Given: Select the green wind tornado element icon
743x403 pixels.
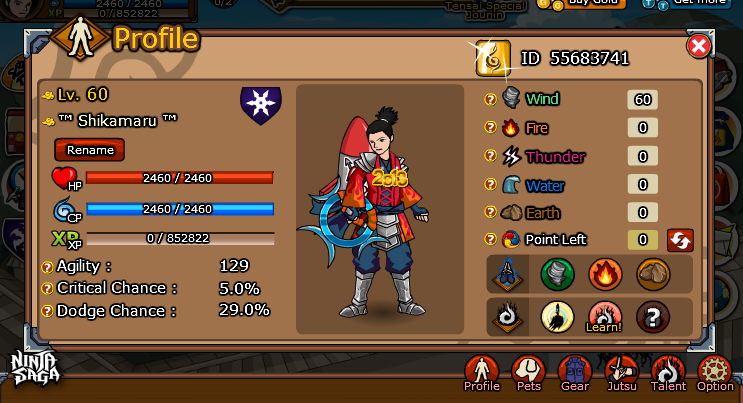Looking at the screenshot, I should click(558, 274).
